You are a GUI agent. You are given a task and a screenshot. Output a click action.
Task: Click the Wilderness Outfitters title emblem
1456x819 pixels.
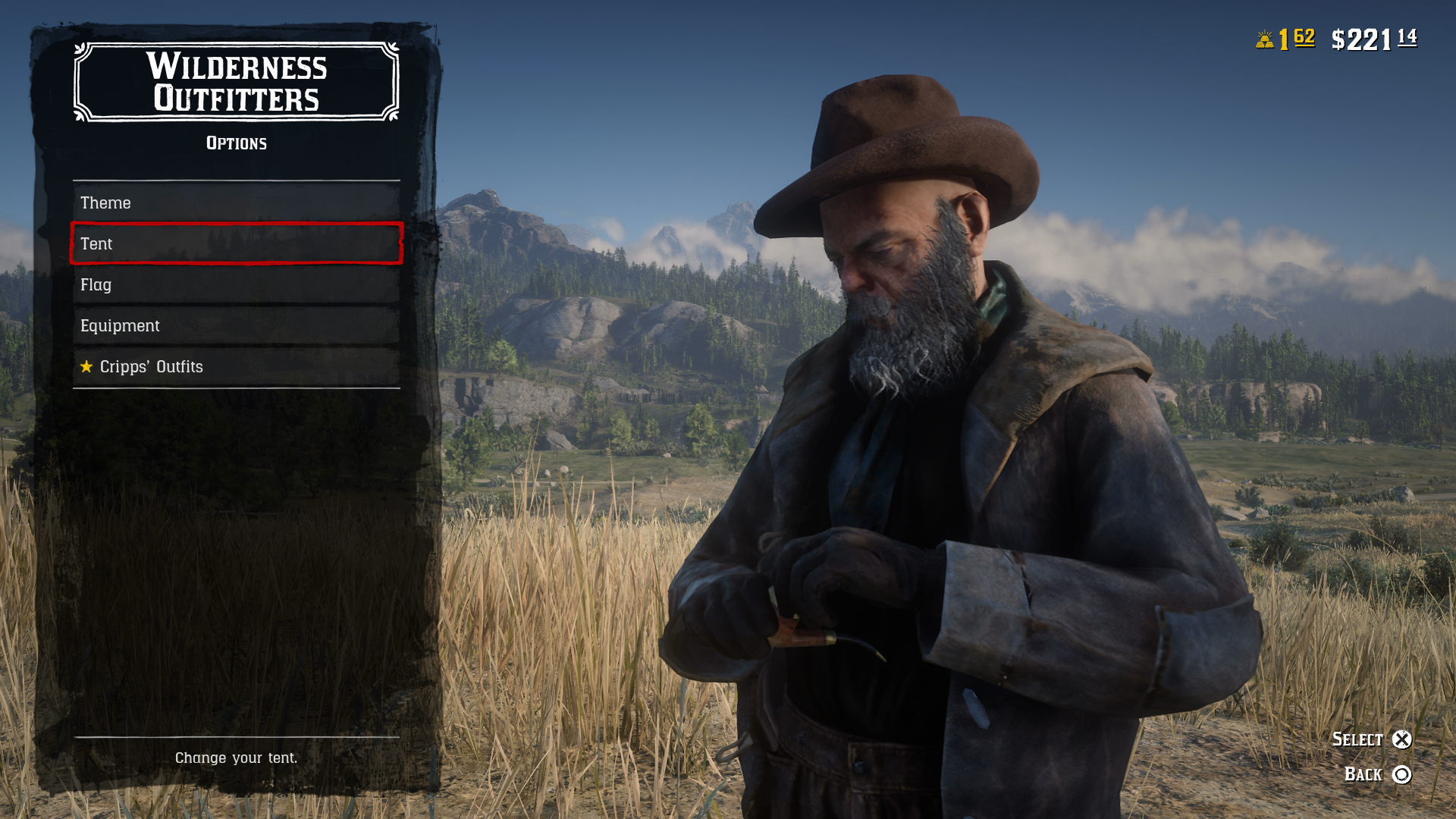(x=236, y=83)
